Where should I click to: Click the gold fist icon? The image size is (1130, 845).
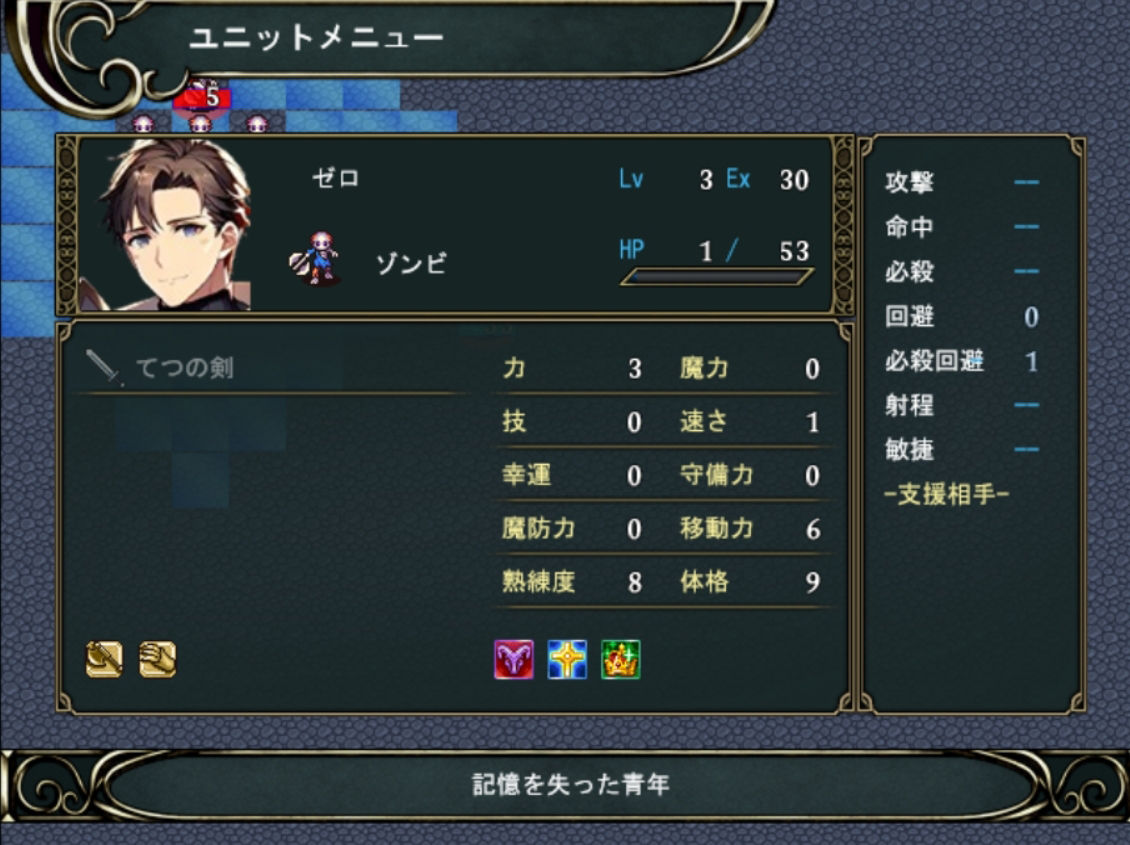[158, 659]
